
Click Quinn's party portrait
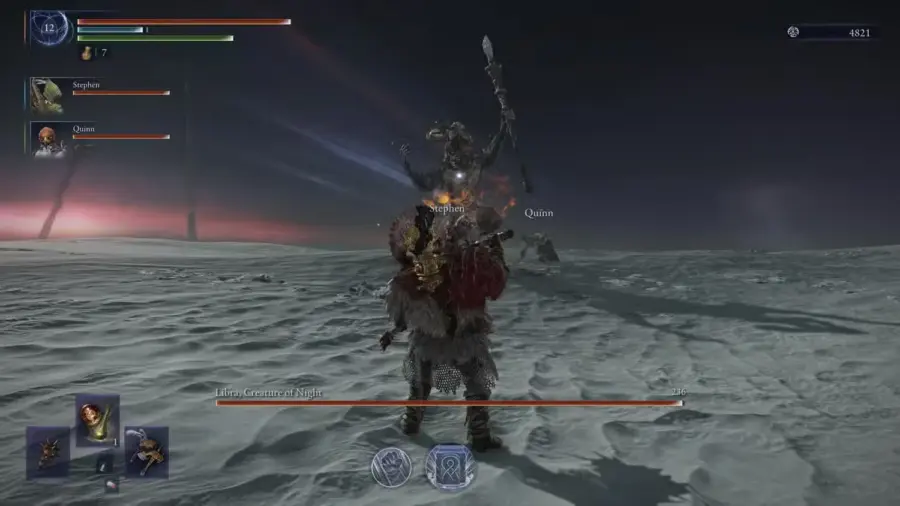pos(46,139)
